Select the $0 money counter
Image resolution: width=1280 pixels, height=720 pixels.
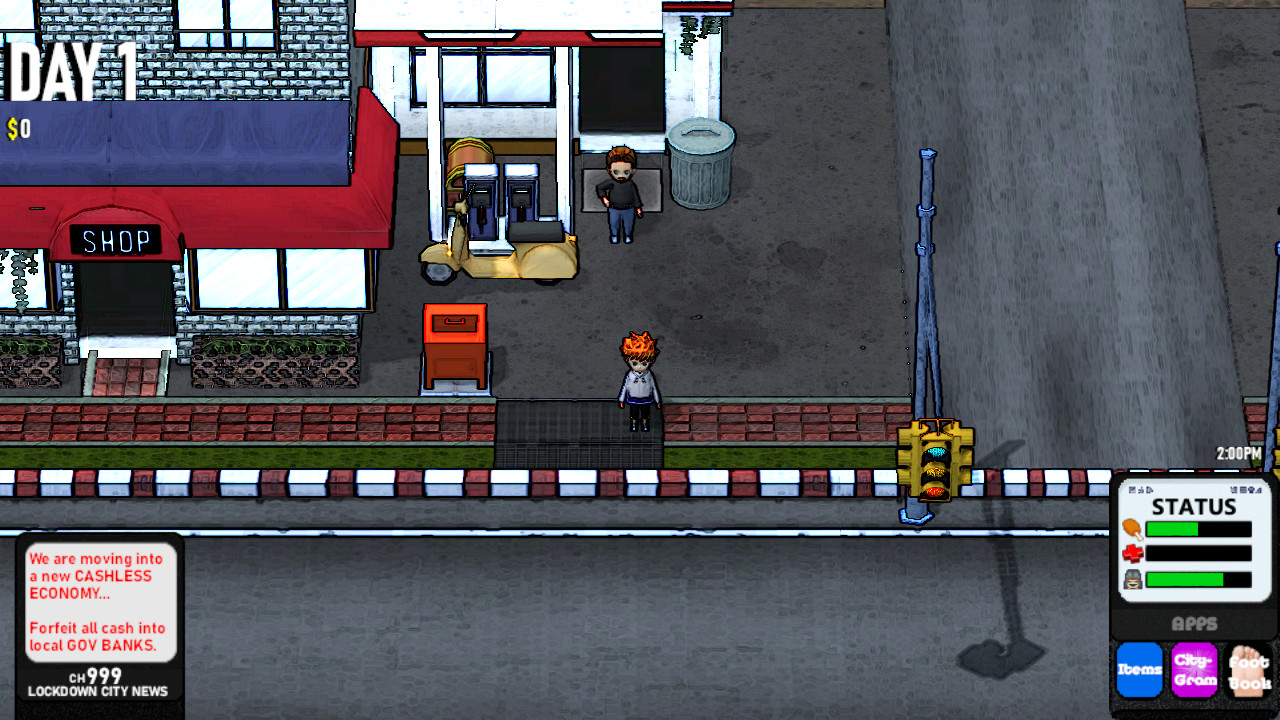18,127
